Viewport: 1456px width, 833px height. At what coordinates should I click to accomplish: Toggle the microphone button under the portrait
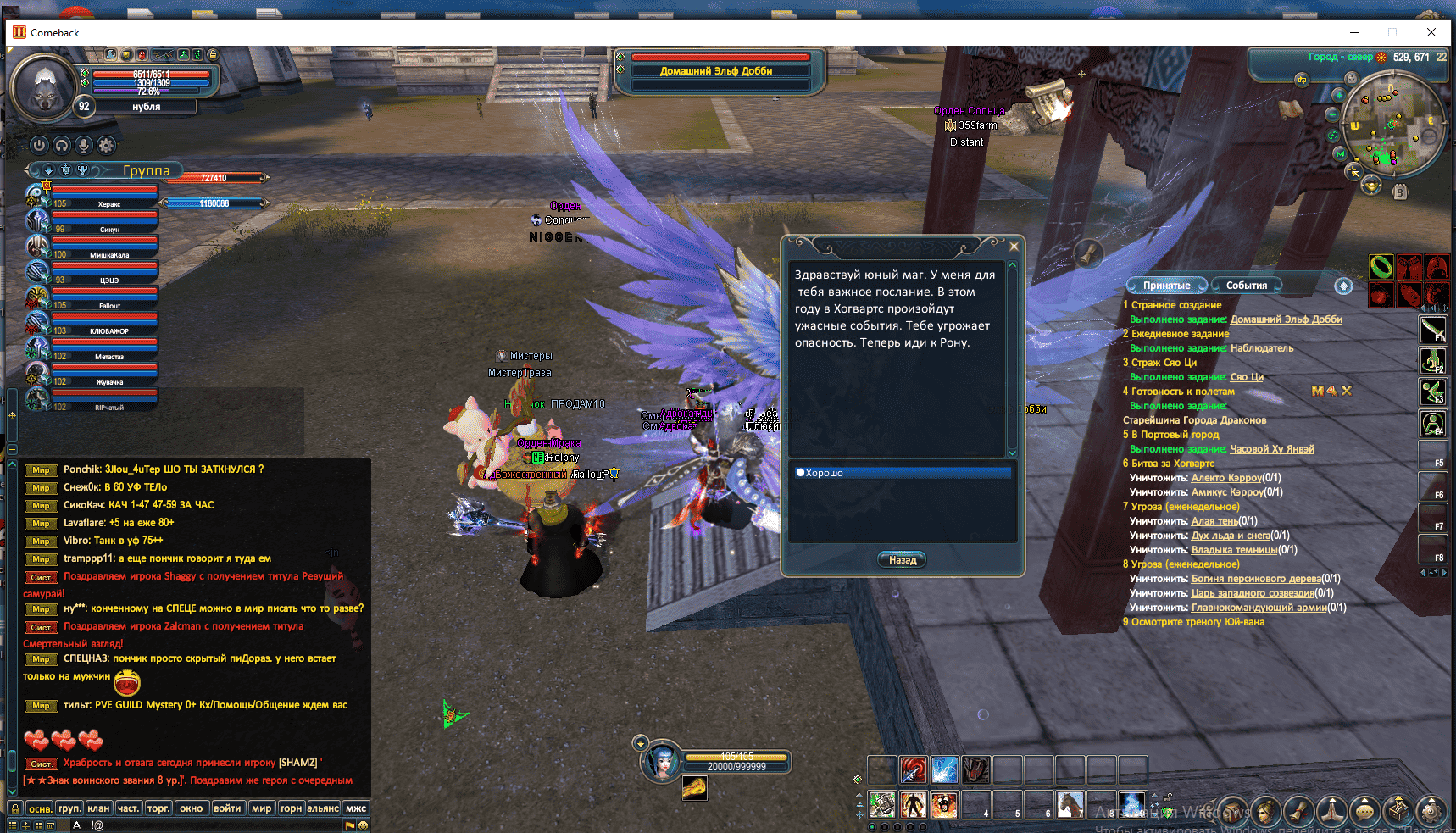pos(84,145)
